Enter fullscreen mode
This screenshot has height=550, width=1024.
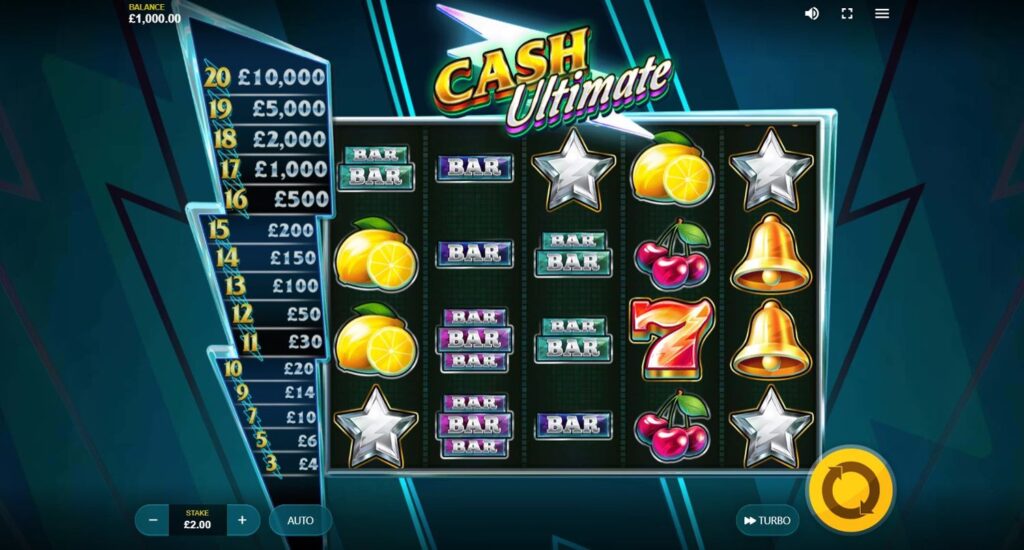pyautogui.click(x=847, y=13)
